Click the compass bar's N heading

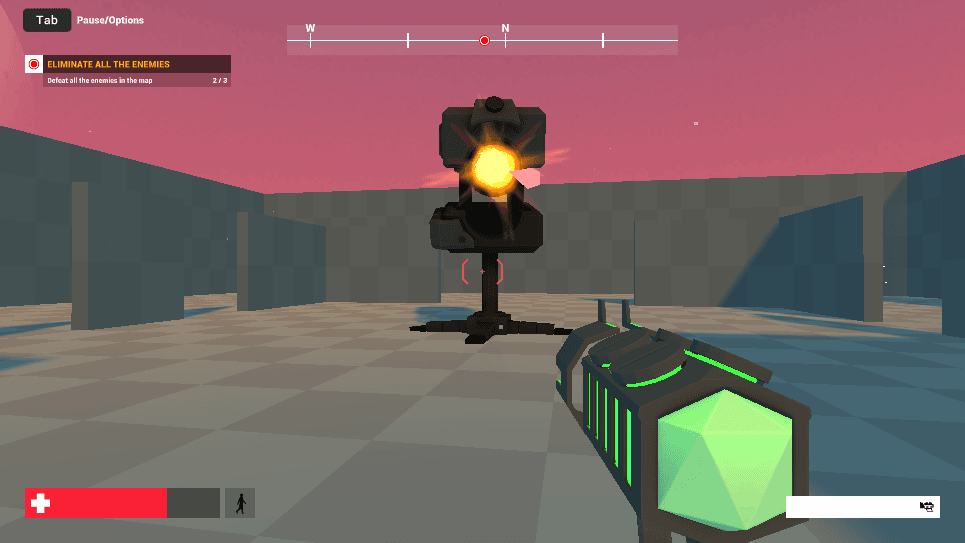pos(505,29)
